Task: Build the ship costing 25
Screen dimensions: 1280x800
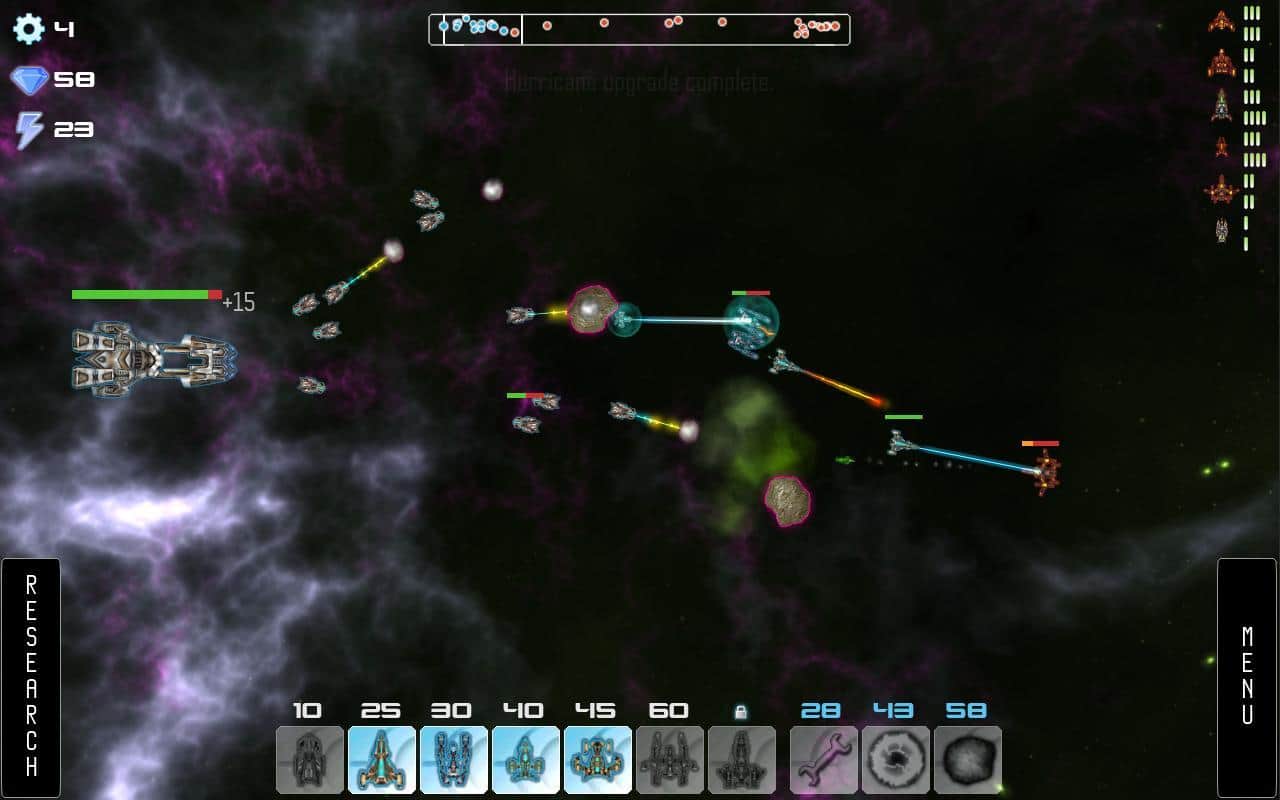Action: [382, 760]
